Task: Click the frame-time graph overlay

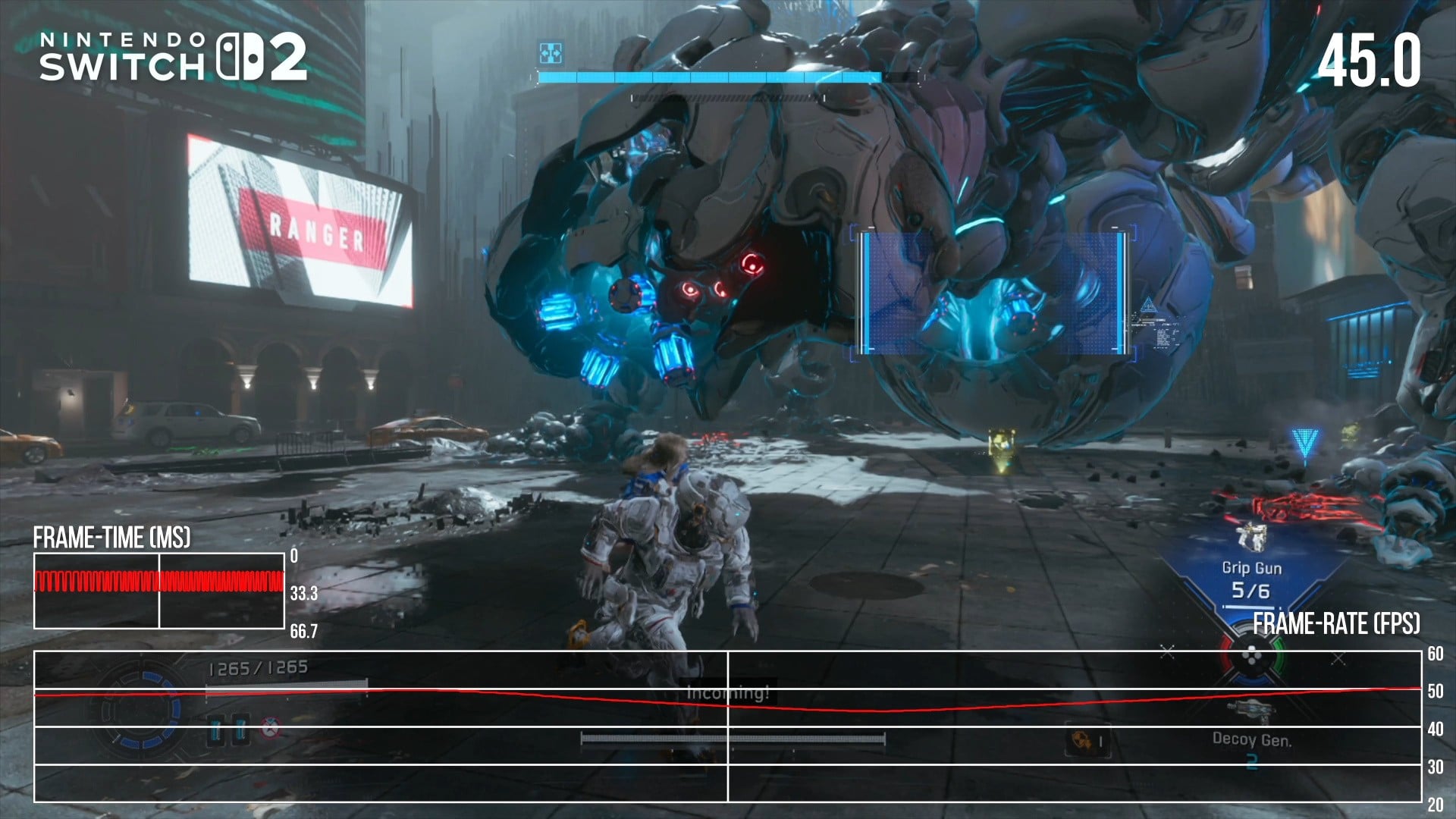Action: pos(159,591)
